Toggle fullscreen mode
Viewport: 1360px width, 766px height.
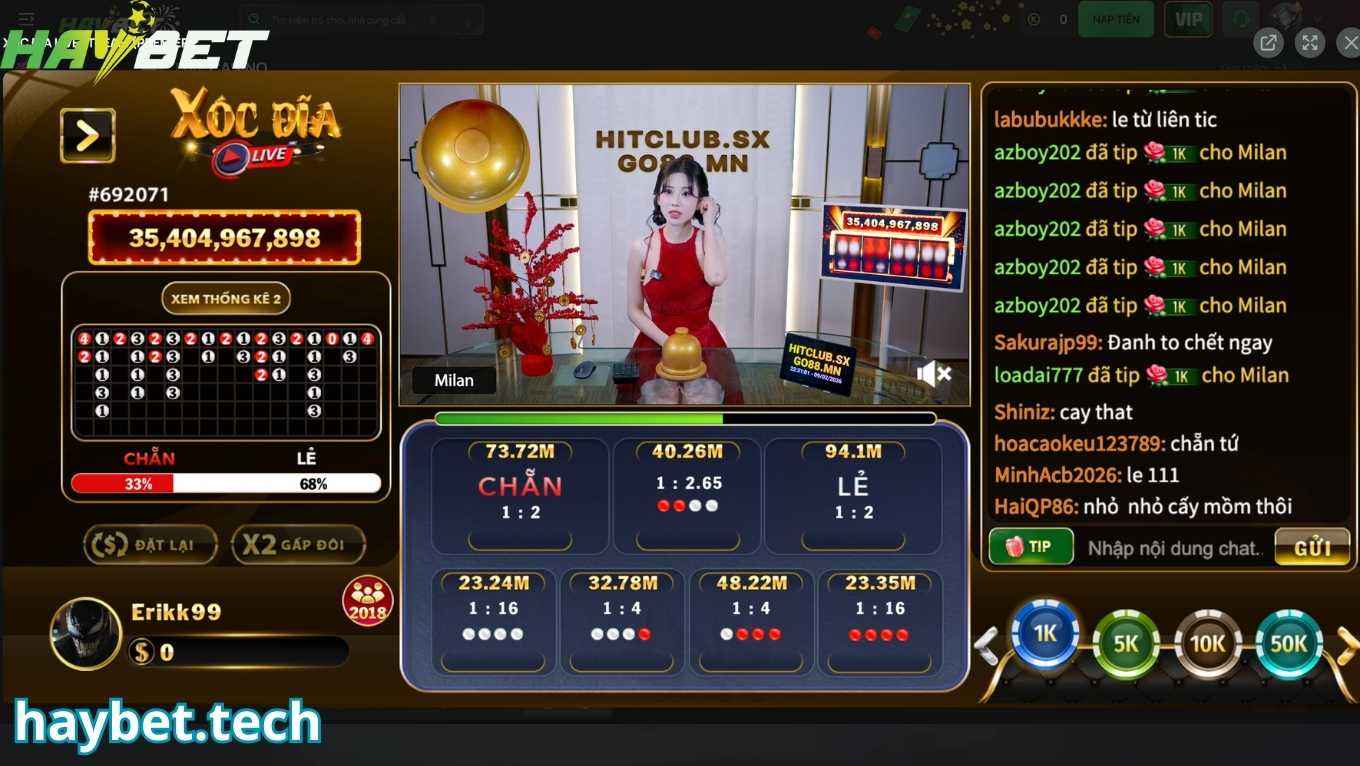pos(1310,42)
